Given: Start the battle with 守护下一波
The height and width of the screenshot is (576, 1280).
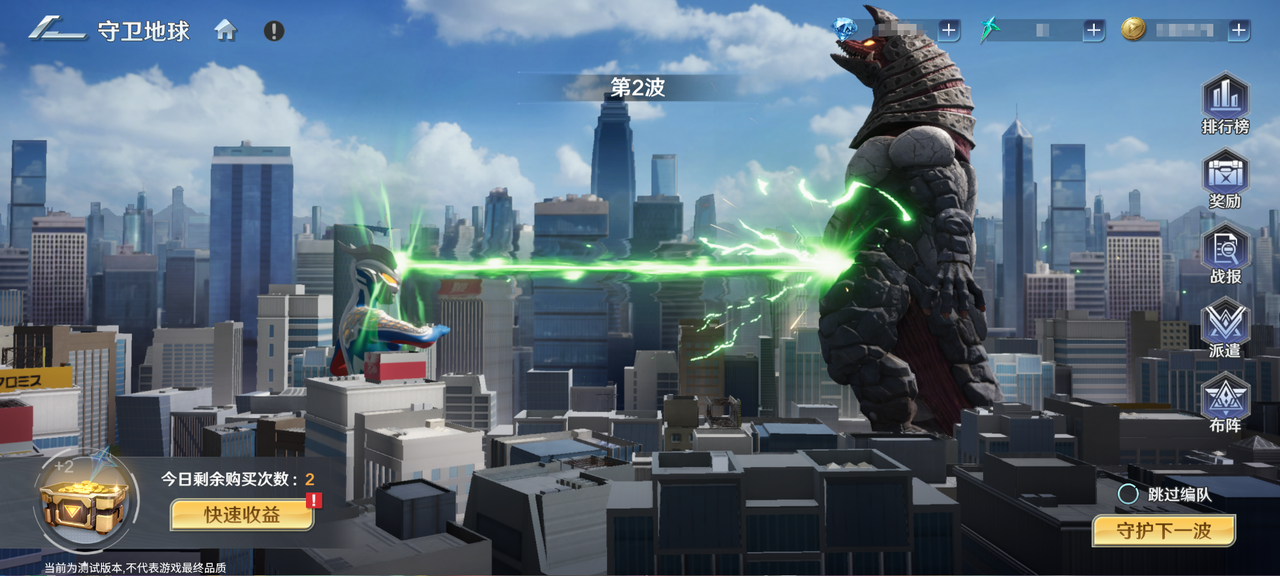Looking at the screenshot, I should [x=1163, y=530].
